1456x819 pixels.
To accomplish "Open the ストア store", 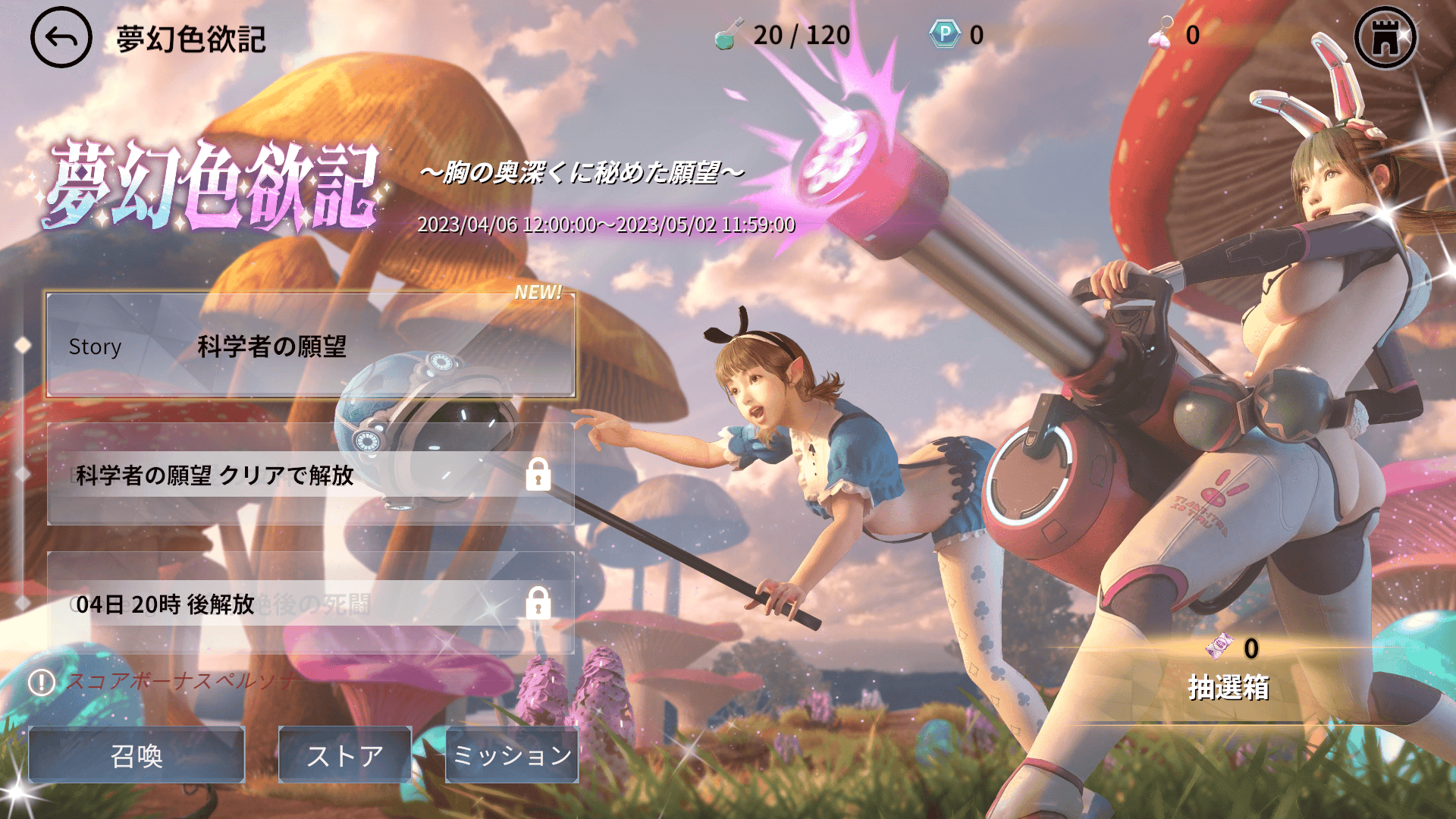I will click(345, 755).
